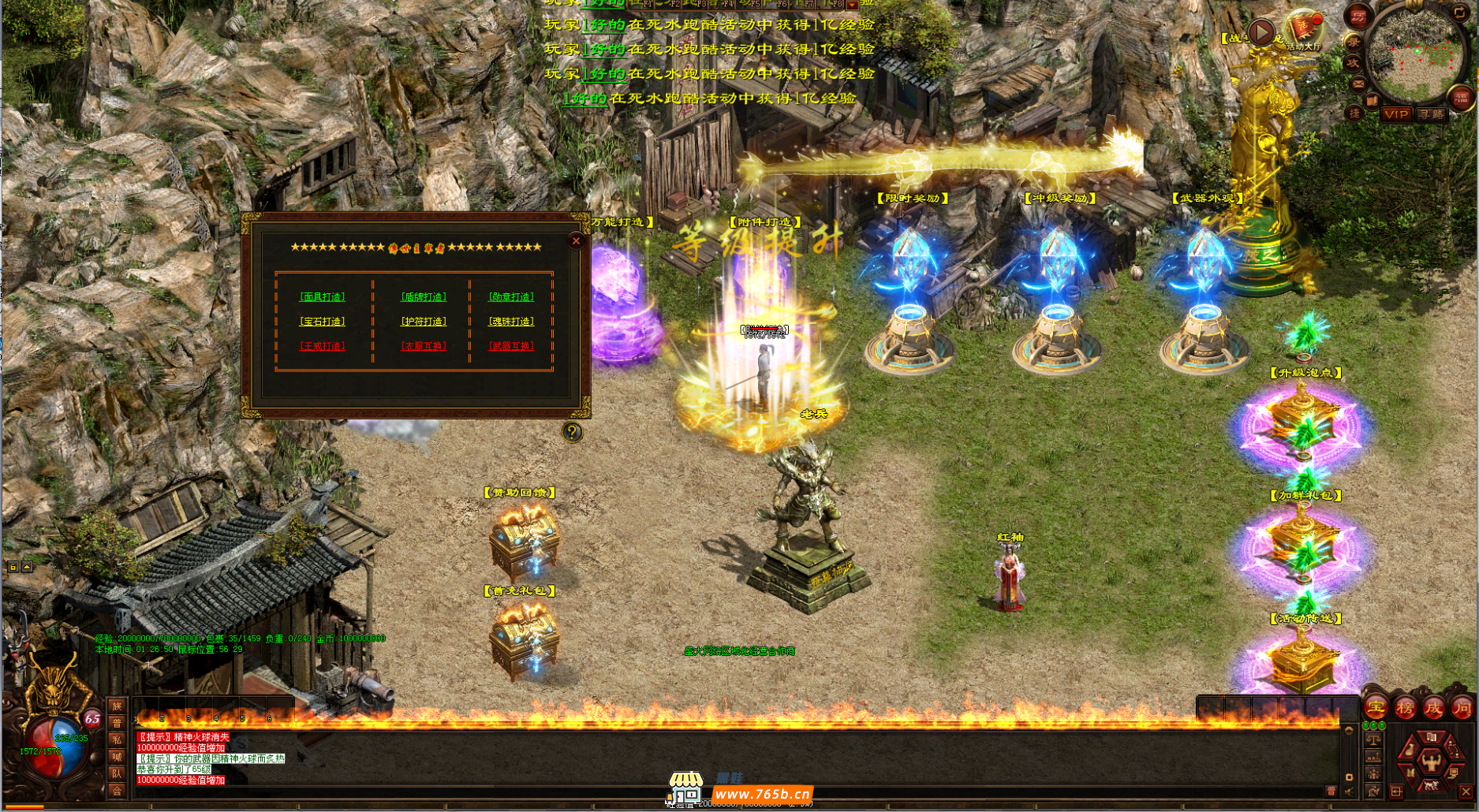Select the 面具打造 mask forging link
This screenshot has width=1479, height=812.
click(323, 297)
